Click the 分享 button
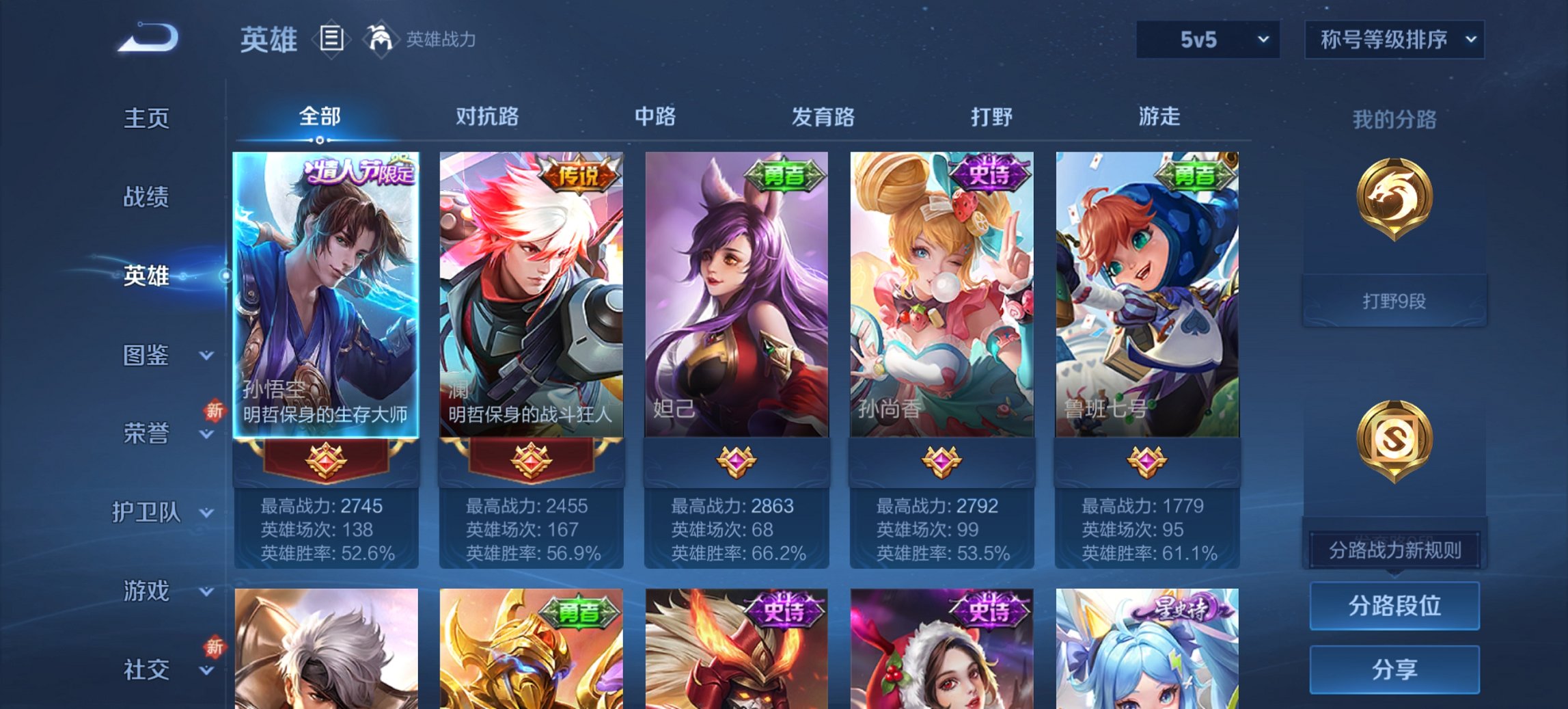Image resolution: width=1568 pixels, height=709 pixels. pos(1394,670)
